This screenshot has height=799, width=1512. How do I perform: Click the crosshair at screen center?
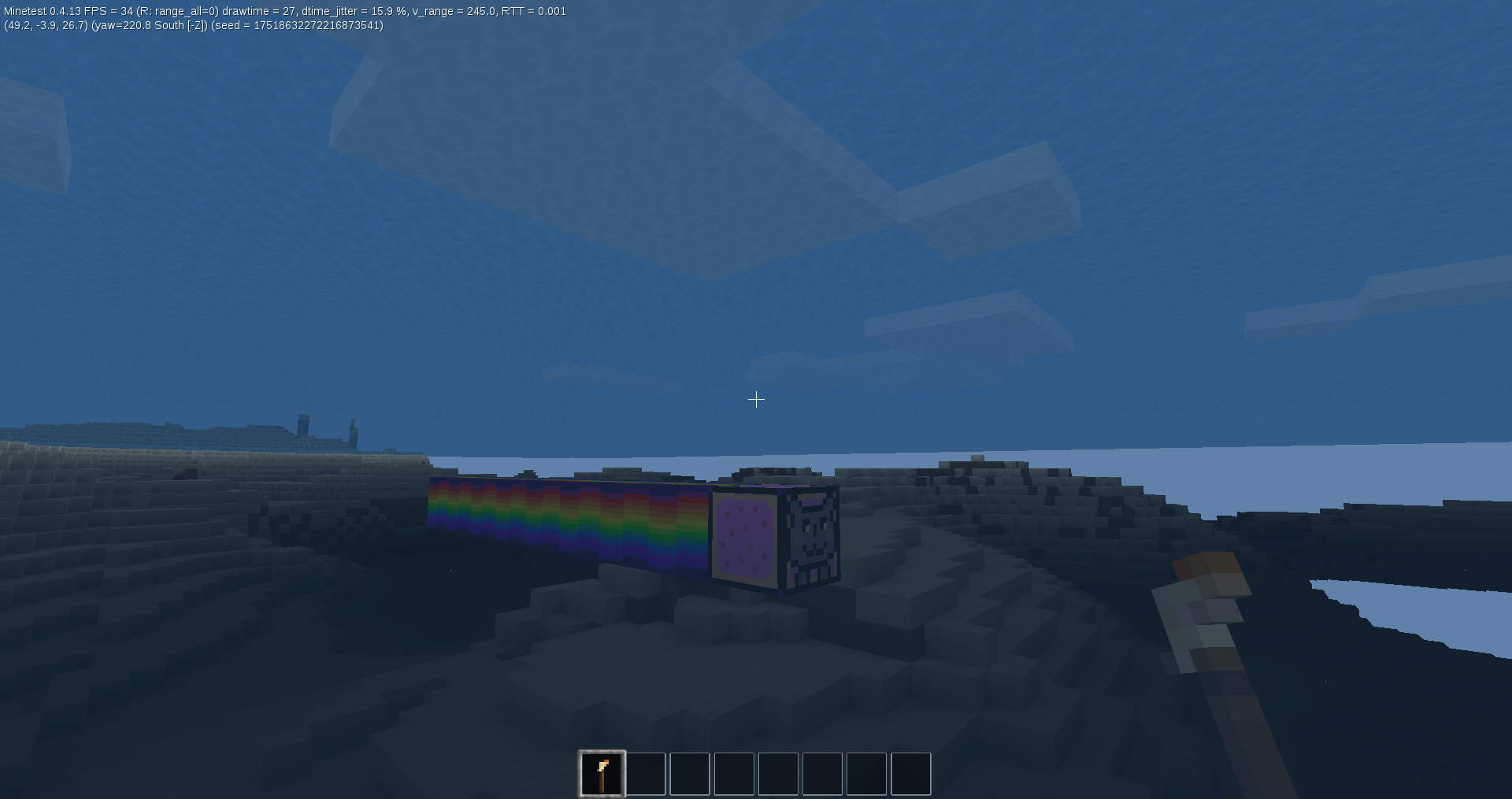(756, 399)
